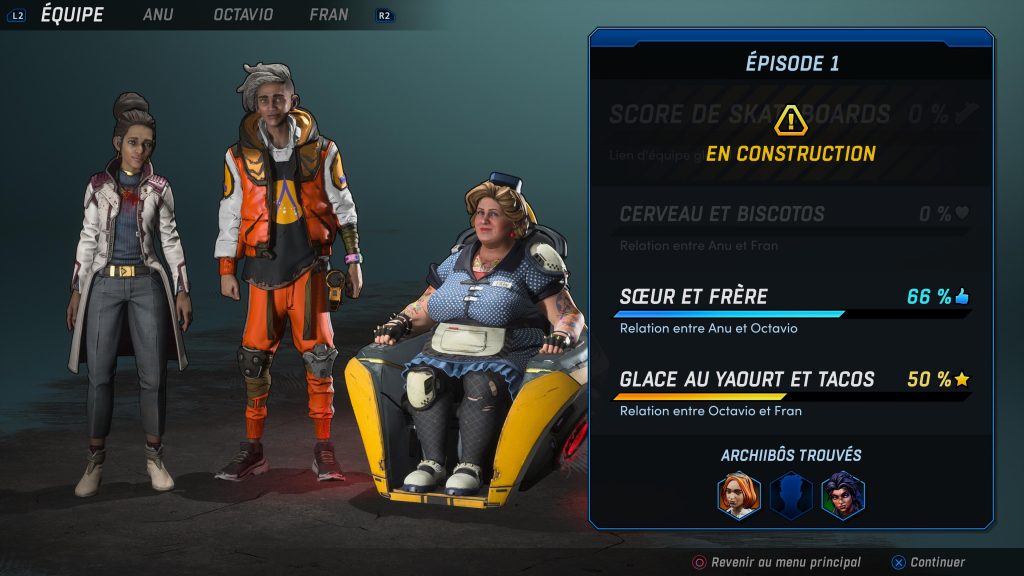
Task: Select the Cerveau et Biscotos relationship row
Action: (x=792, y=224)
